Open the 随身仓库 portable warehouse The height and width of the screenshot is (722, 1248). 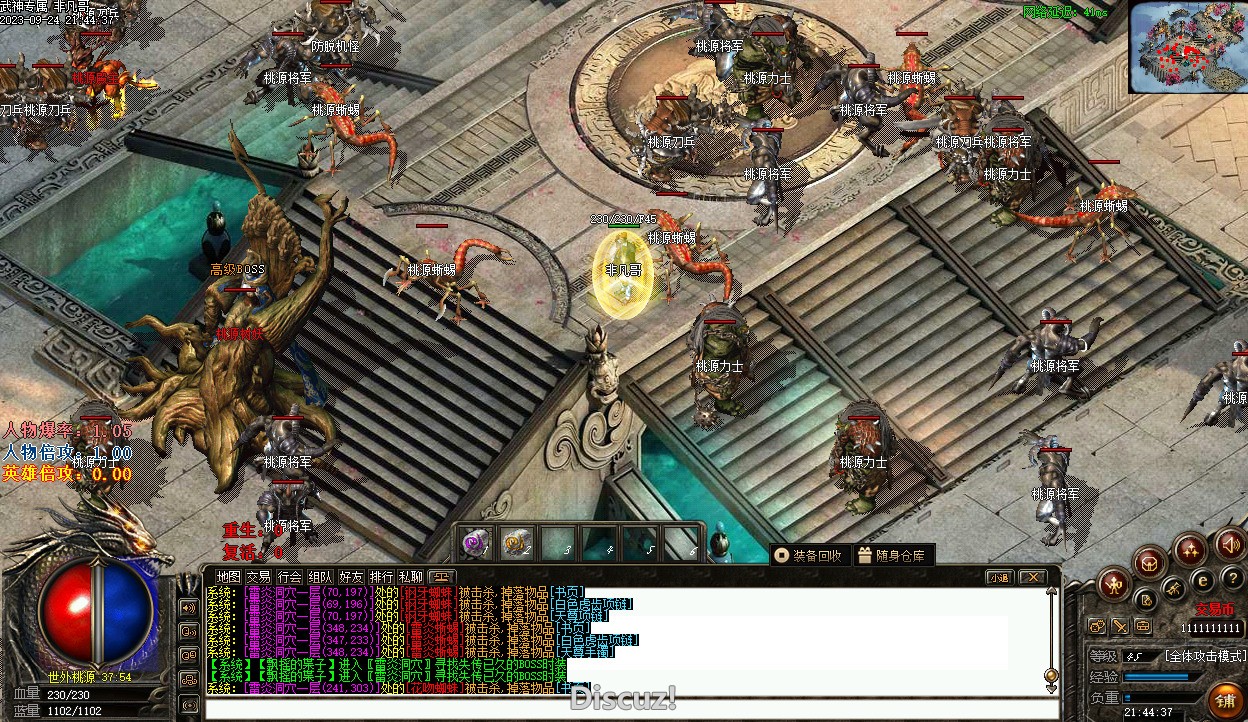892,555
